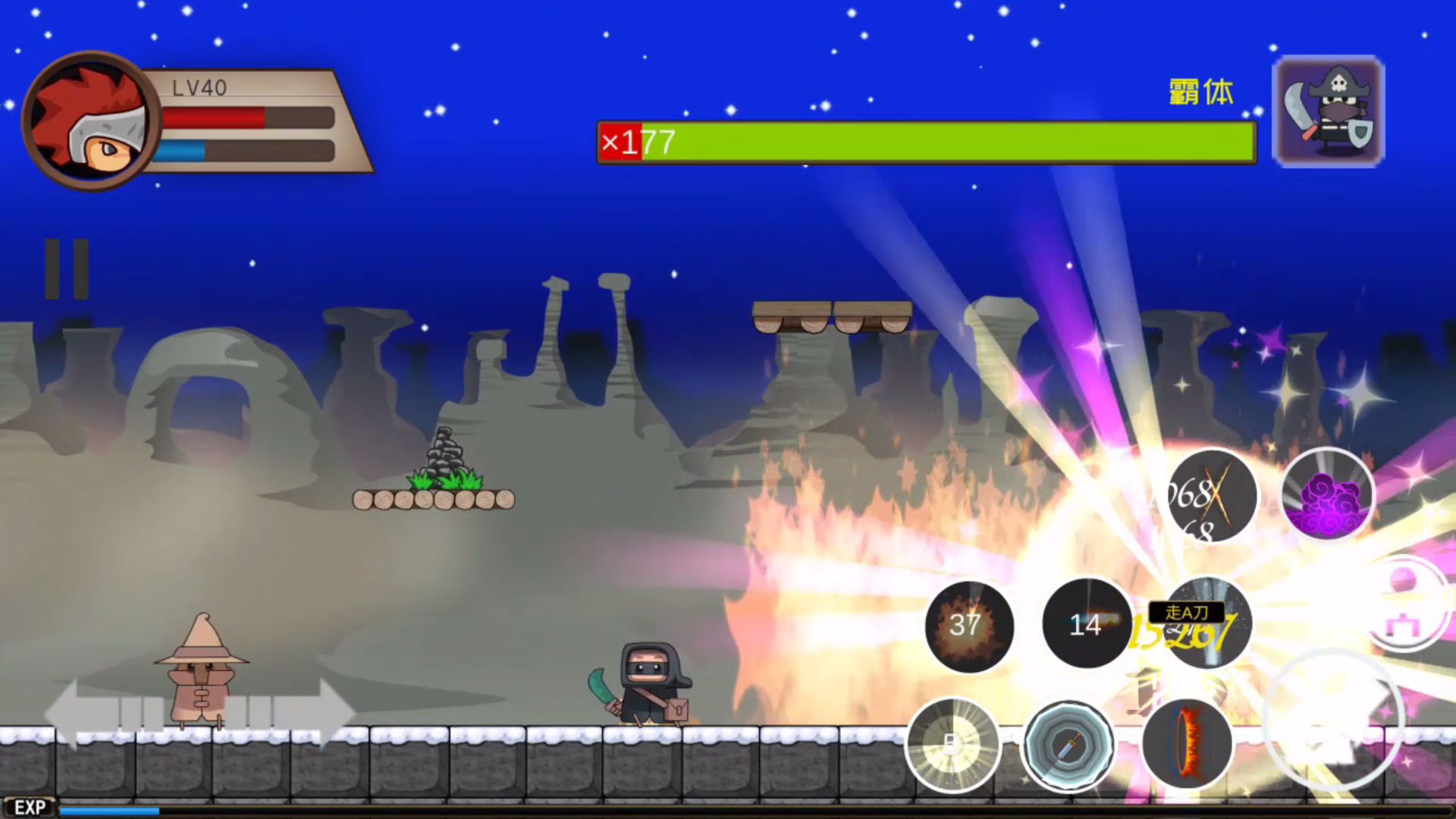Select the fire explosion skill showing 37

[x=969, y=626]
